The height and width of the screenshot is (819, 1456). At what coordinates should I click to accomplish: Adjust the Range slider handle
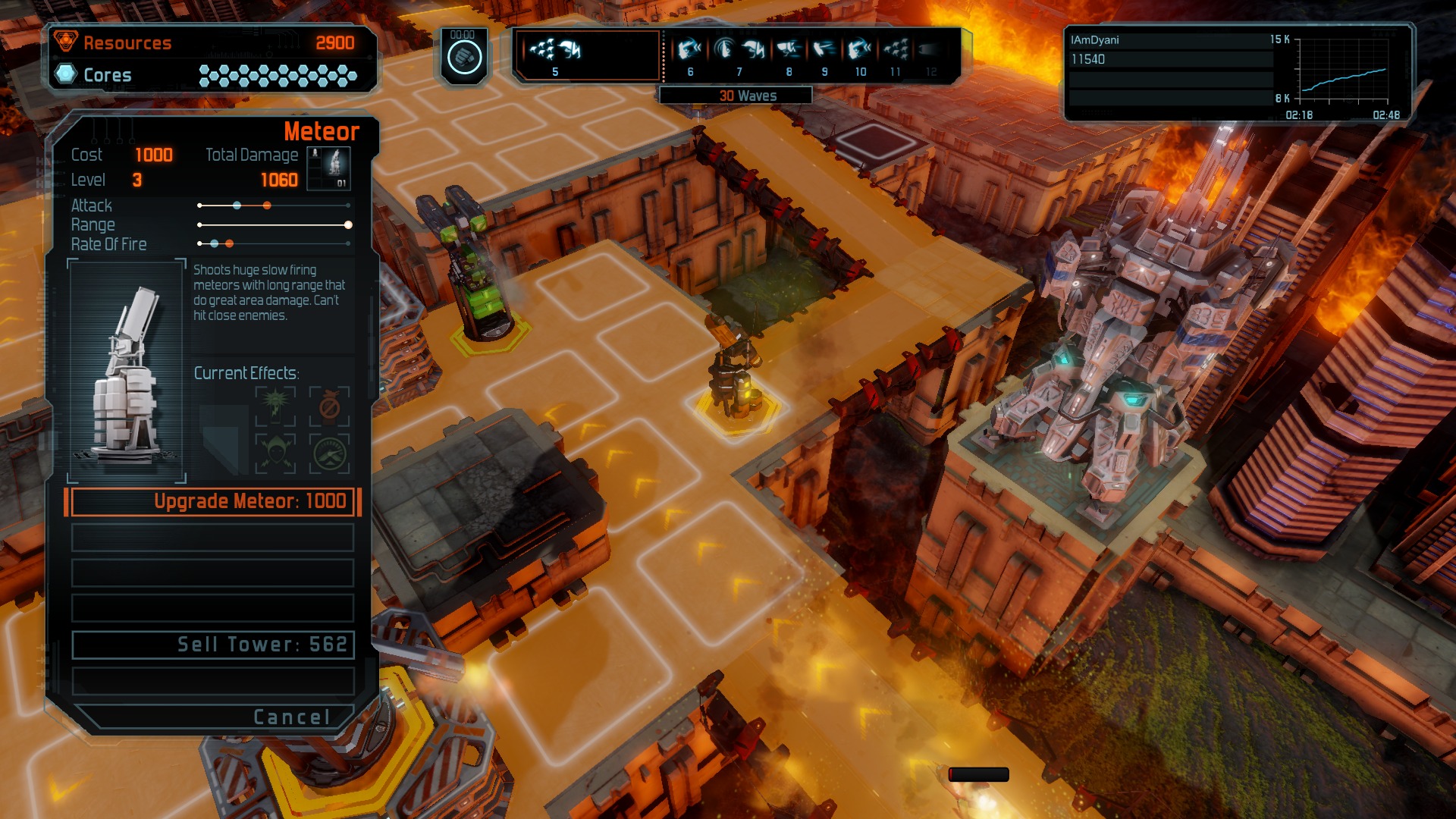pyautogui.click(x=349, y=224)
